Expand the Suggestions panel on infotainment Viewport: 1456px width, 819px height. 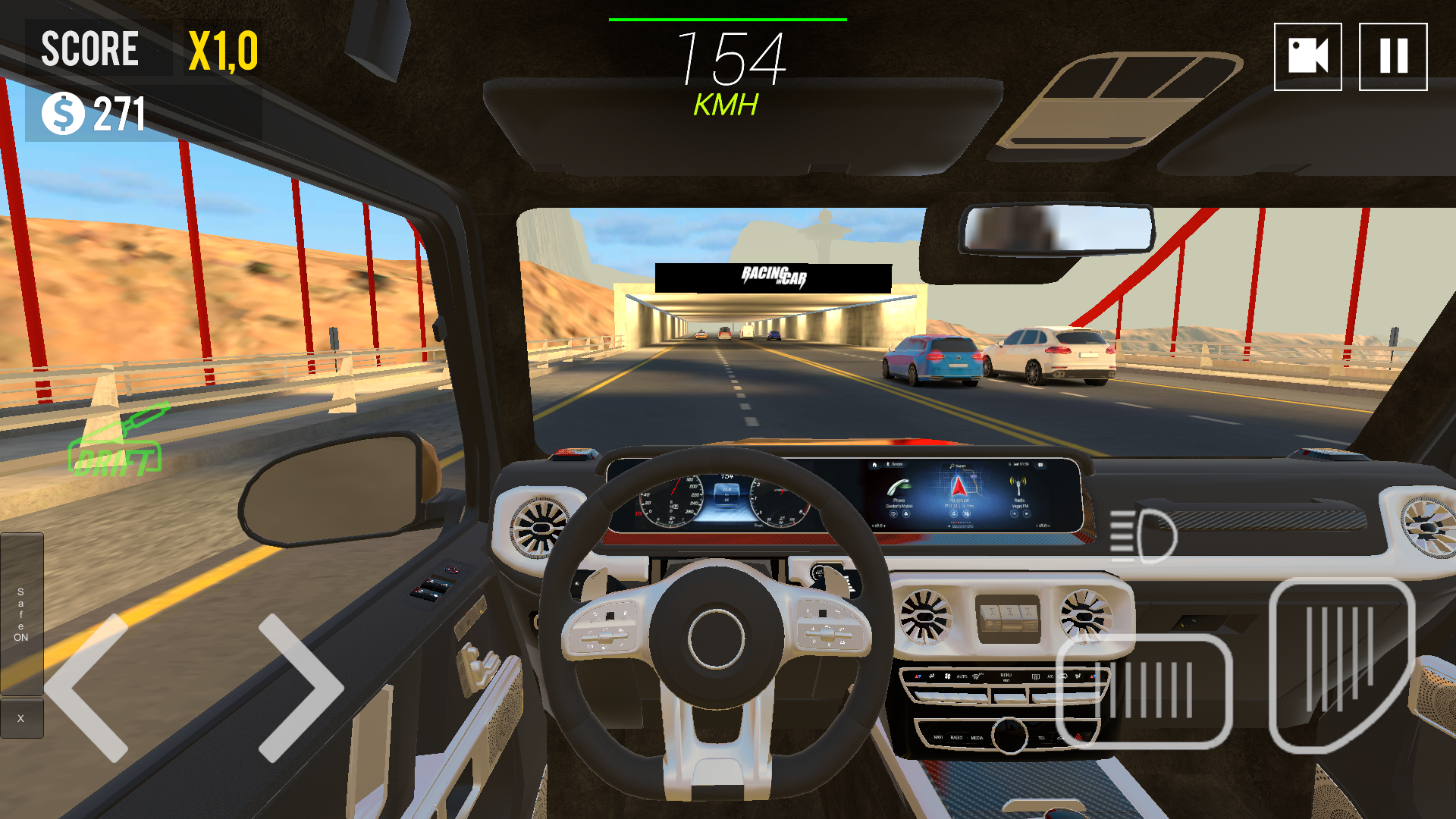[x=962, y=526]
